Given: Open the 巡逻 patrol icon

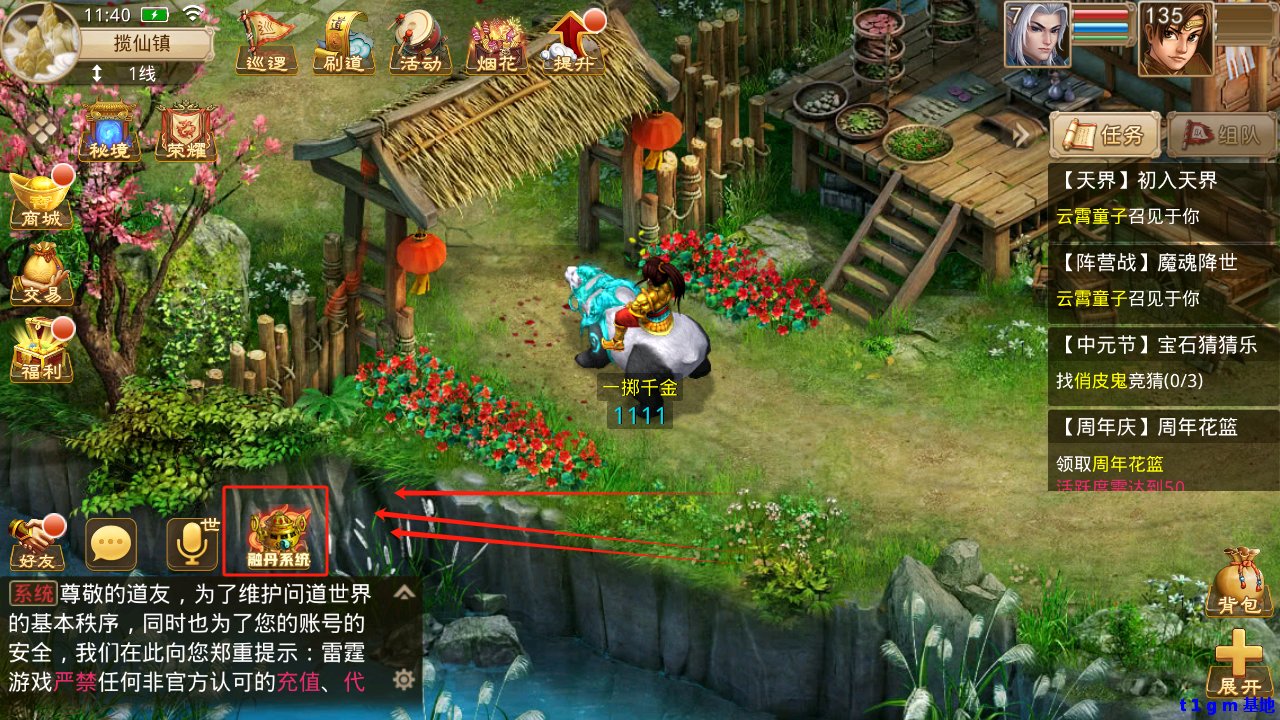Looking at the screenshot, I should point(266,43).
